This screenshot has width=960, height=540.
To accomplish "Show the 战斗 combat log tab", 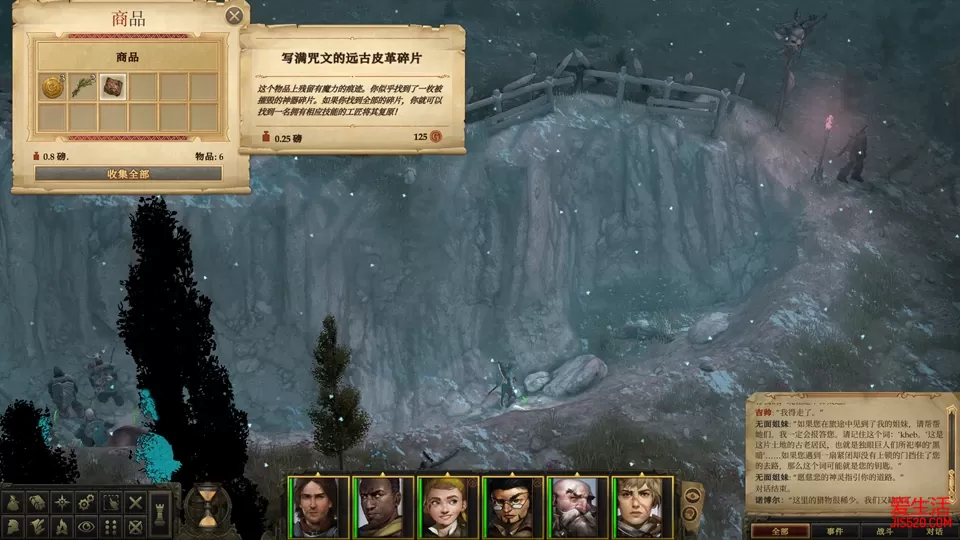I will (883, 531).
